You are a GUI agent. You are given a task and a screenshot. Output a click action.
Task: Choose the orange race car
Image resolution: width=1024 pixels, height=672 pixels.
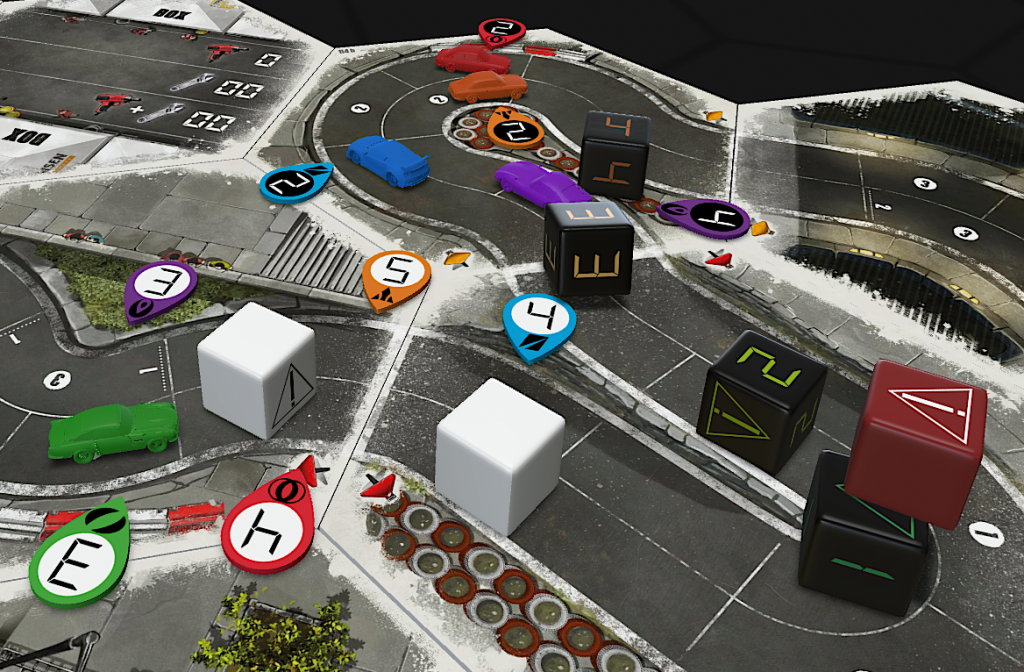point(487,87)
